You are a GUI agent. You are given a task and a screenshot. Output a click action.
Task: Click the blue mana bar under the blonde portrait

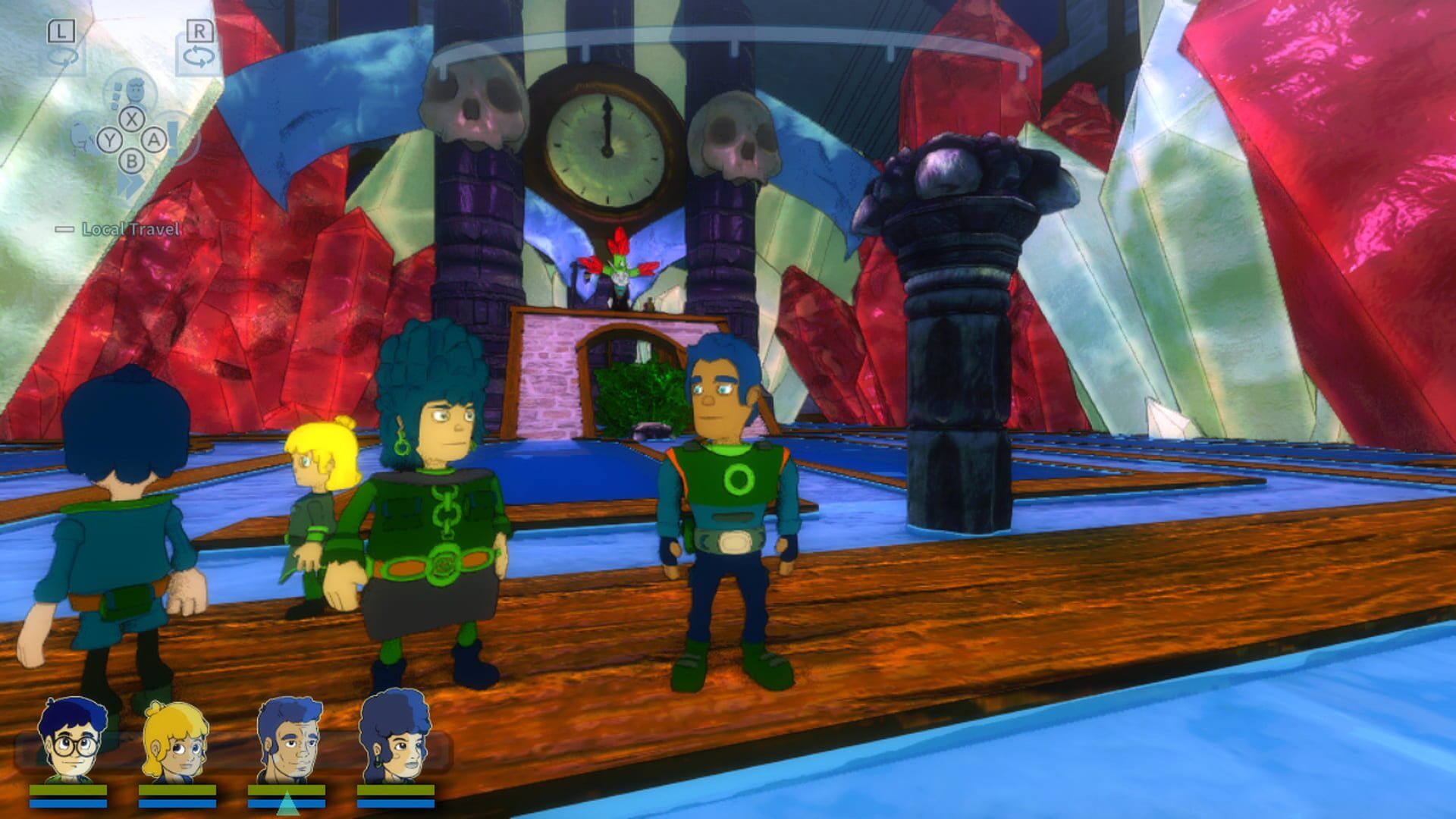point(176,803)
